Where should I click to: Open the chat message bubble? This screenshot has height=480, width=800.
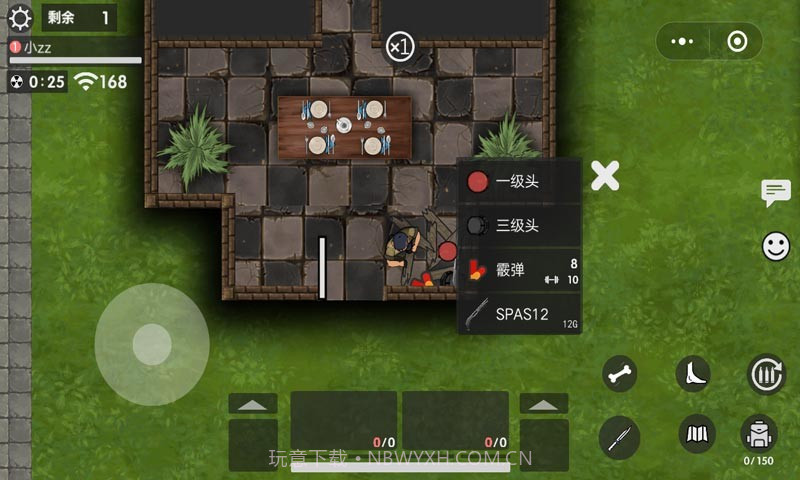776,192
